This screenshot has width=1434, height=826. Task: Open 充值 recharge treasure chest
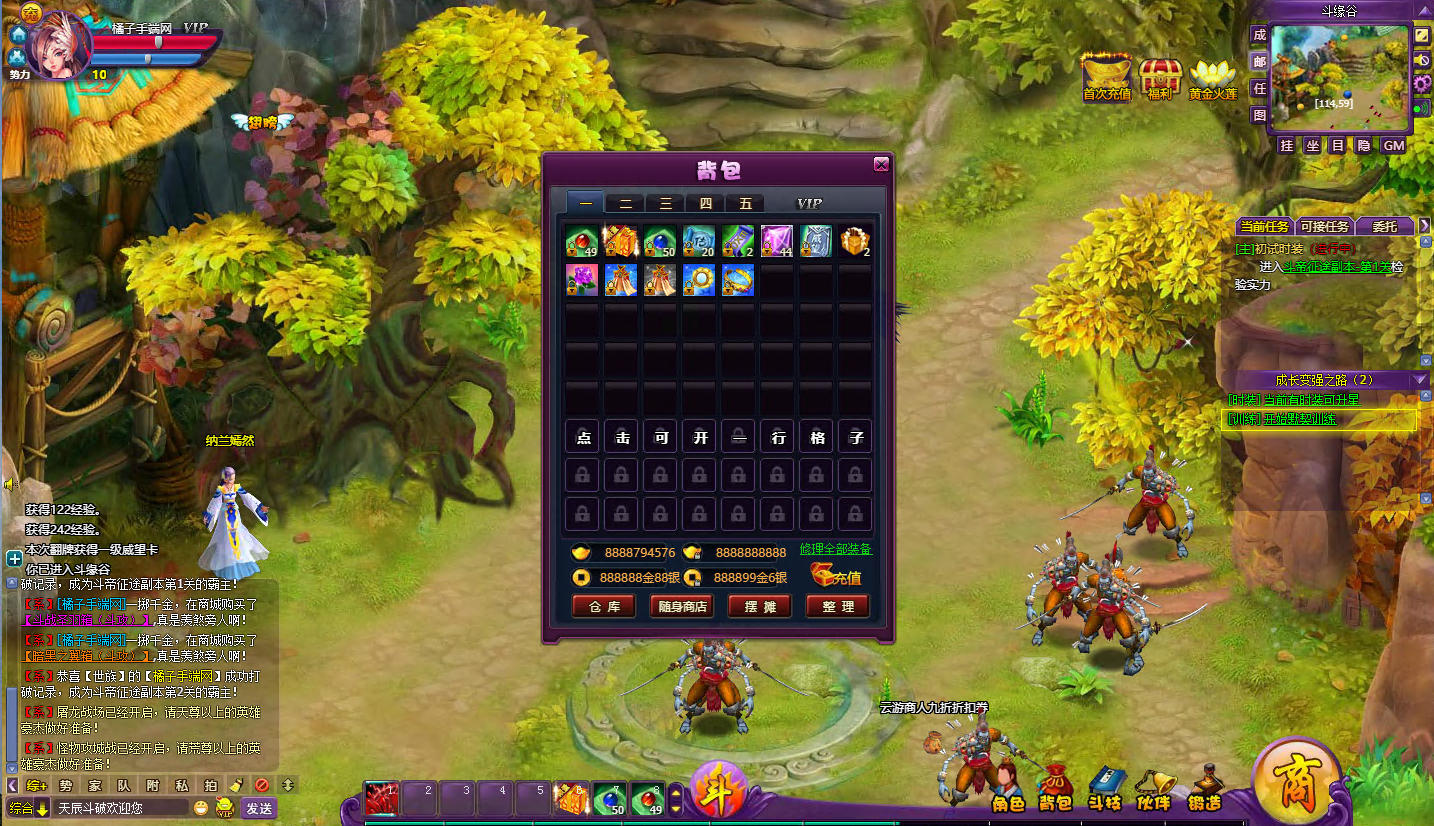tap(836, 575)
